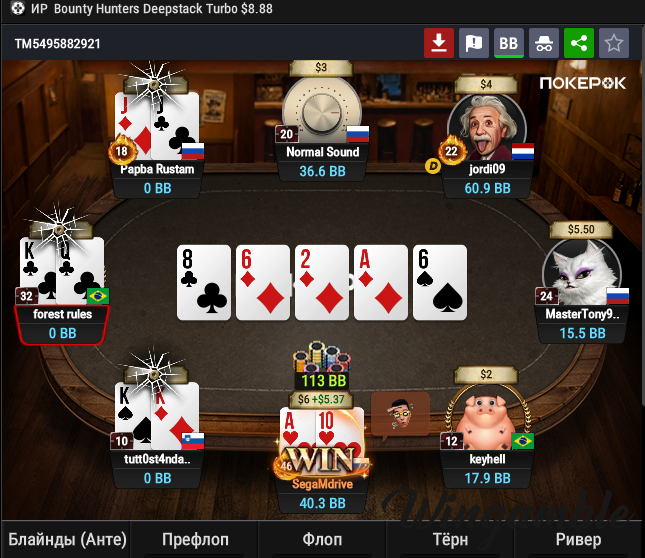Report the hand using the flag icon
The width and height of the screenshot is (645, 558).
(474, 43)
